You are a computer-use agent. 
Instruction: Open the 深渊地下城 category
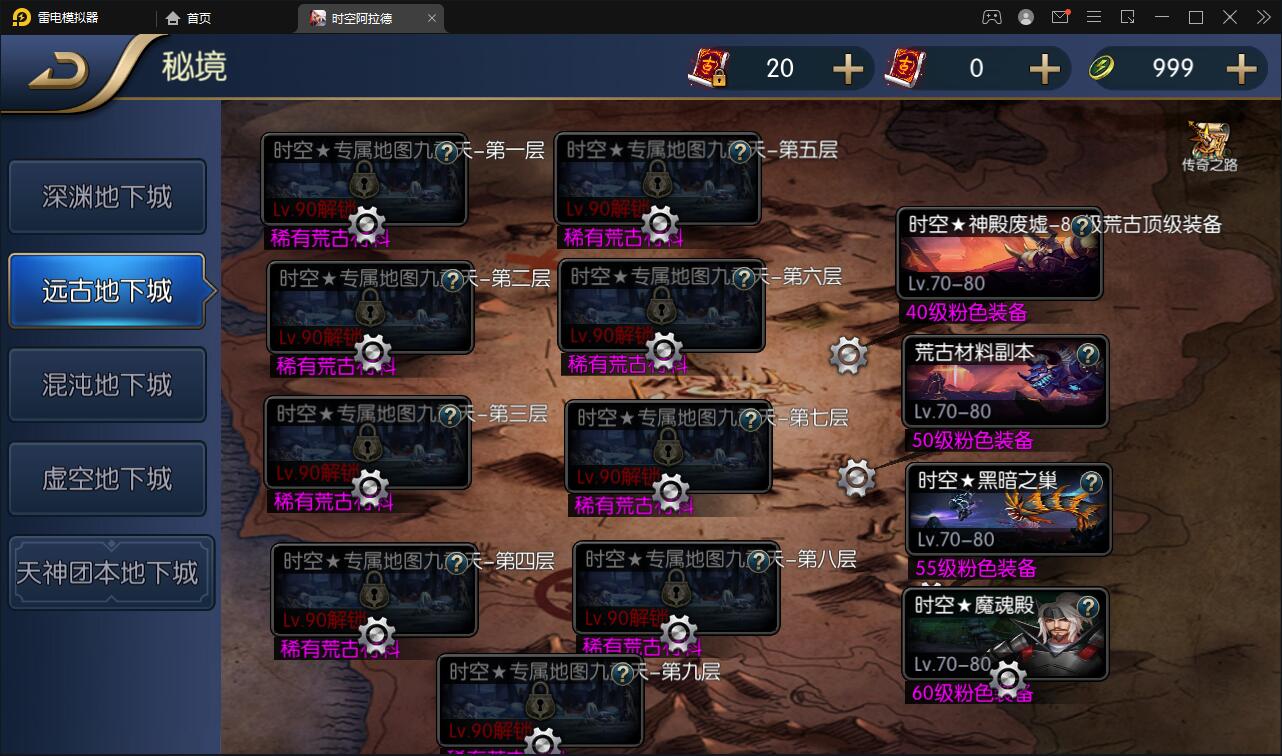click(x=107, y=196)
